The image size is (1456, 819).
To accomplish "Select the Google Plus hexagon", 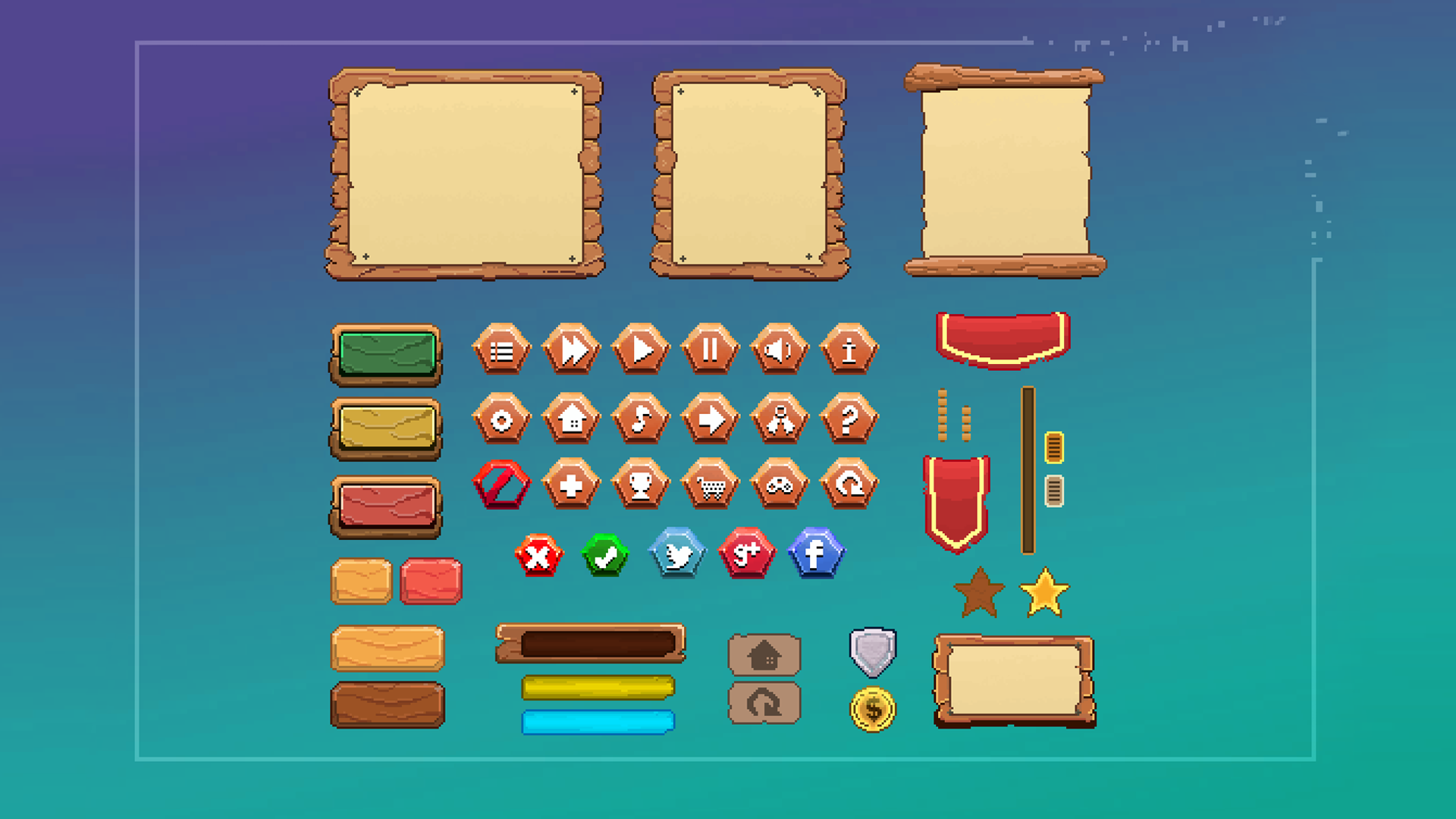I will pyautogui.click(x=746, y=555).
